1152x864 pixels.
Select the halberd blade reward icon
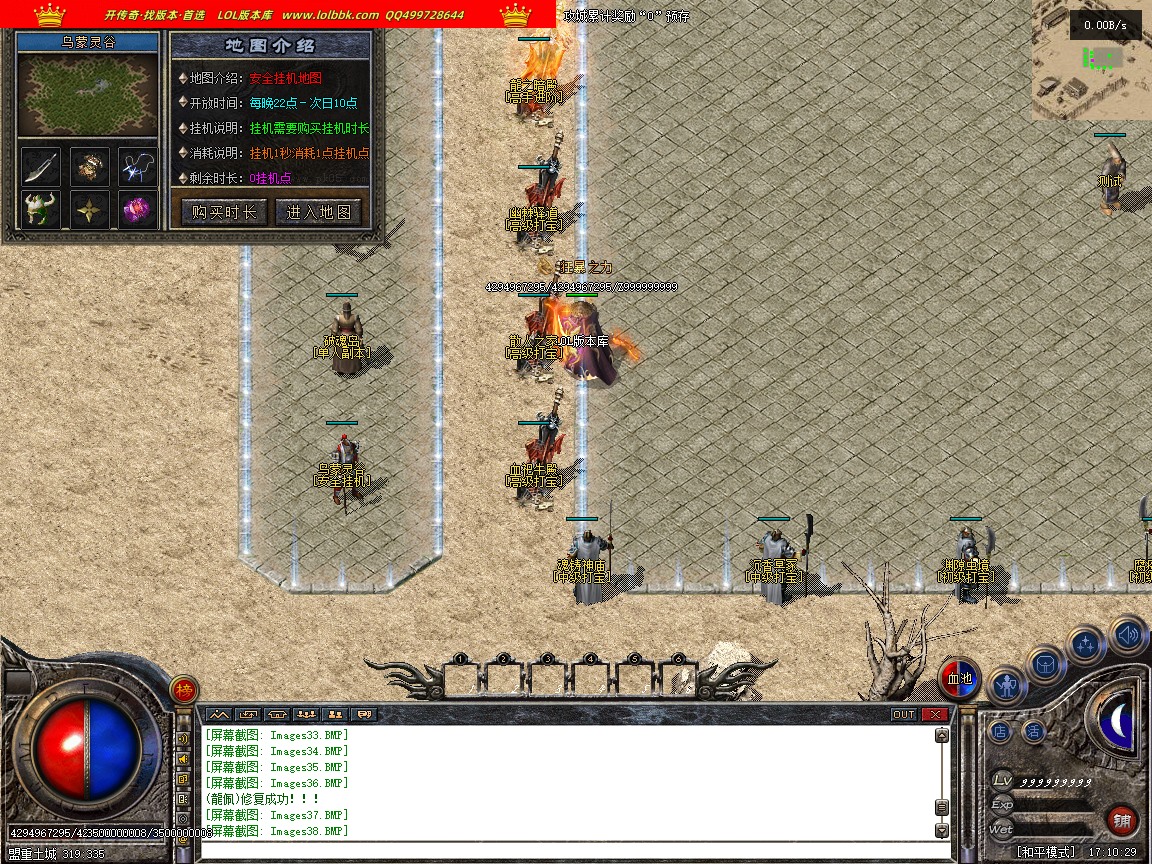pyautogui.click(x=40, y=166)
